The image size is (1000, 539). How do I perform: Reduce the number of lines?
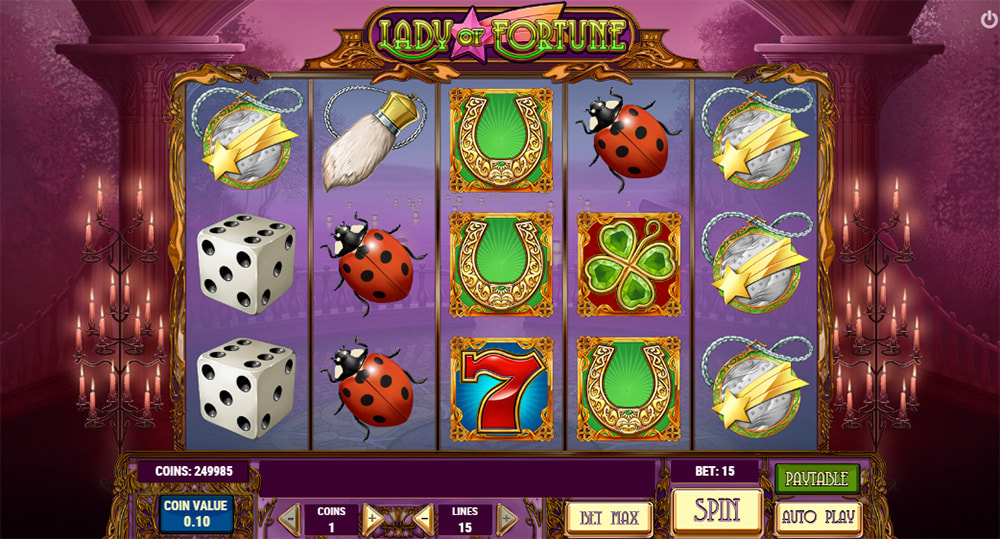[423, 519]
